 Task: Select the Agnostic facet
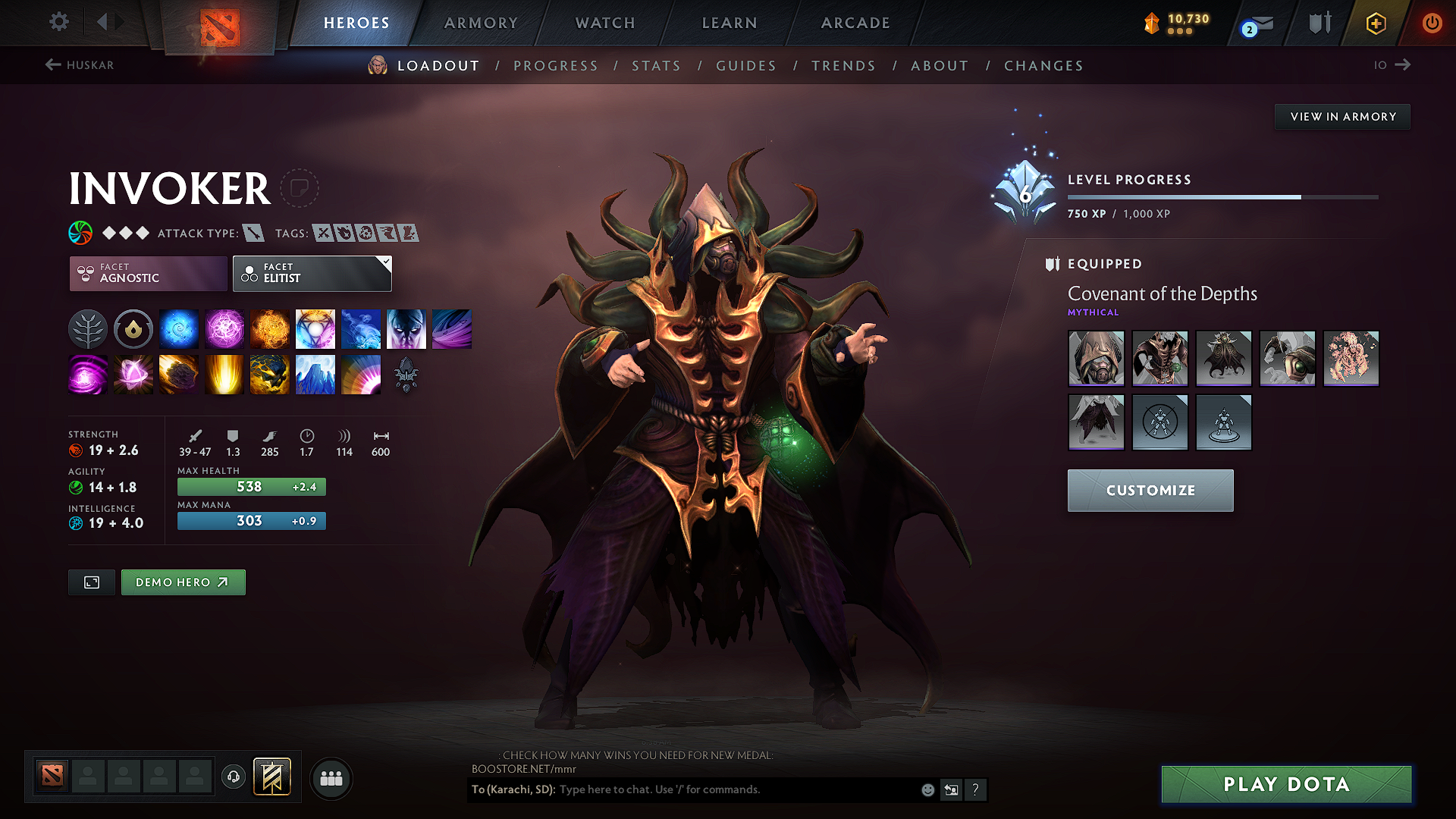point(148,273)
